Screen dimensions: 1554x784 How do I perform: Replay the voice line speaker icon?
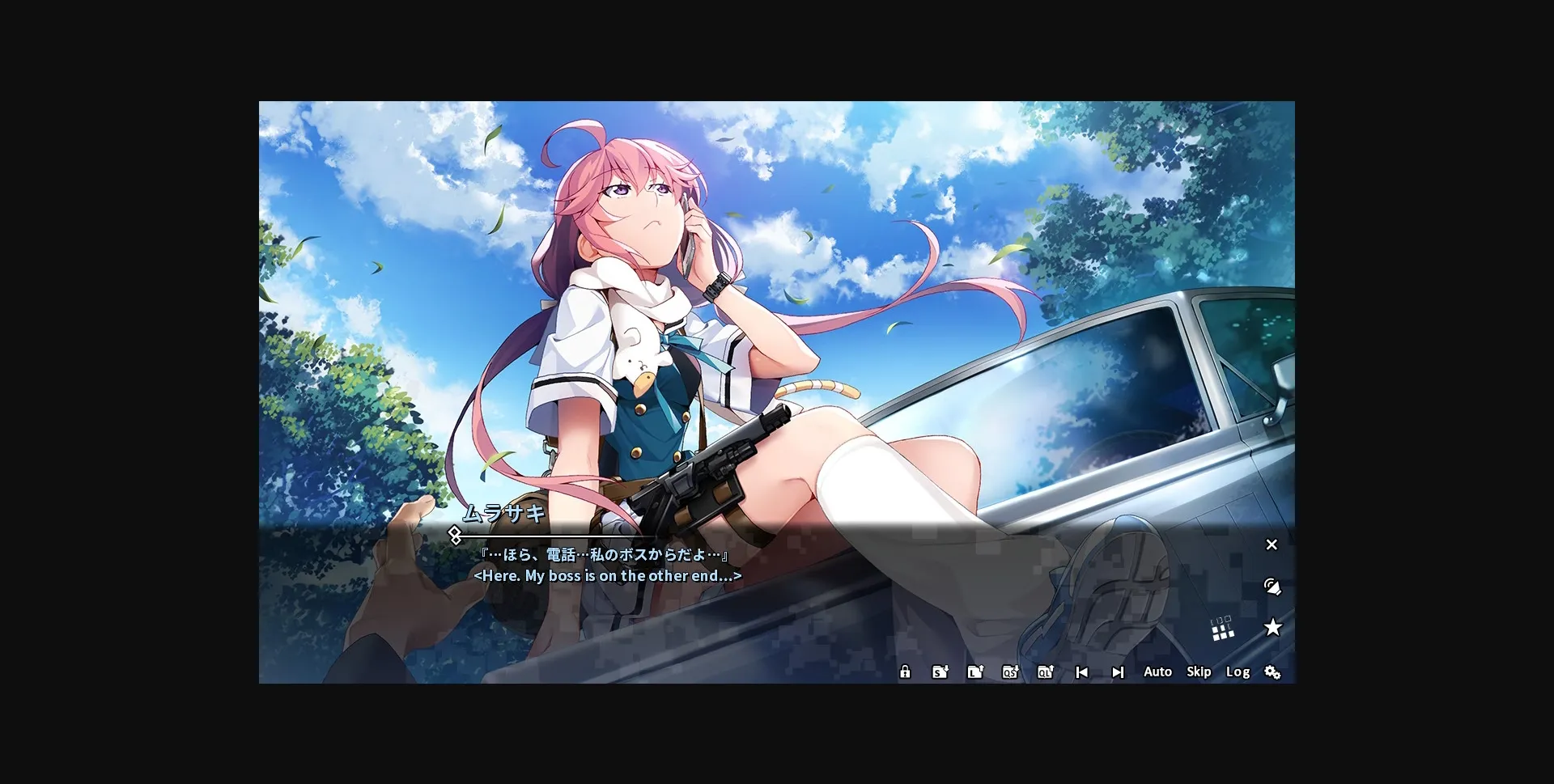click(1273, 586)
